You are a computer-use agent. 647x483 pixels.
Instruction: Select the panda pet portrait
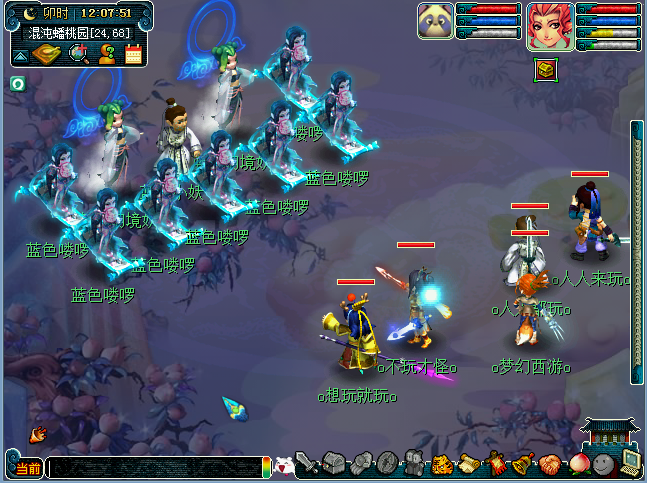pos(435,22)
